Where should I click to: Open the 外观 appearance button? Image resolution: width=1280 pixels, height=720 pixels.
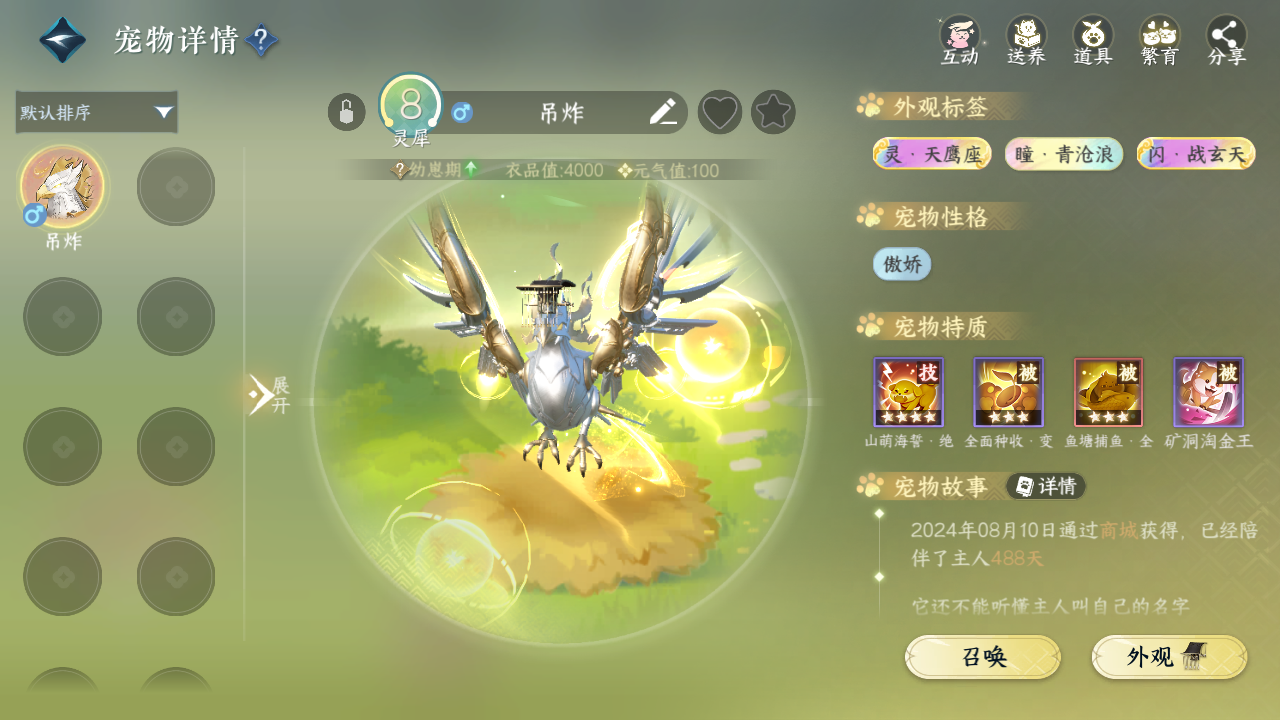click(1169, 657)
